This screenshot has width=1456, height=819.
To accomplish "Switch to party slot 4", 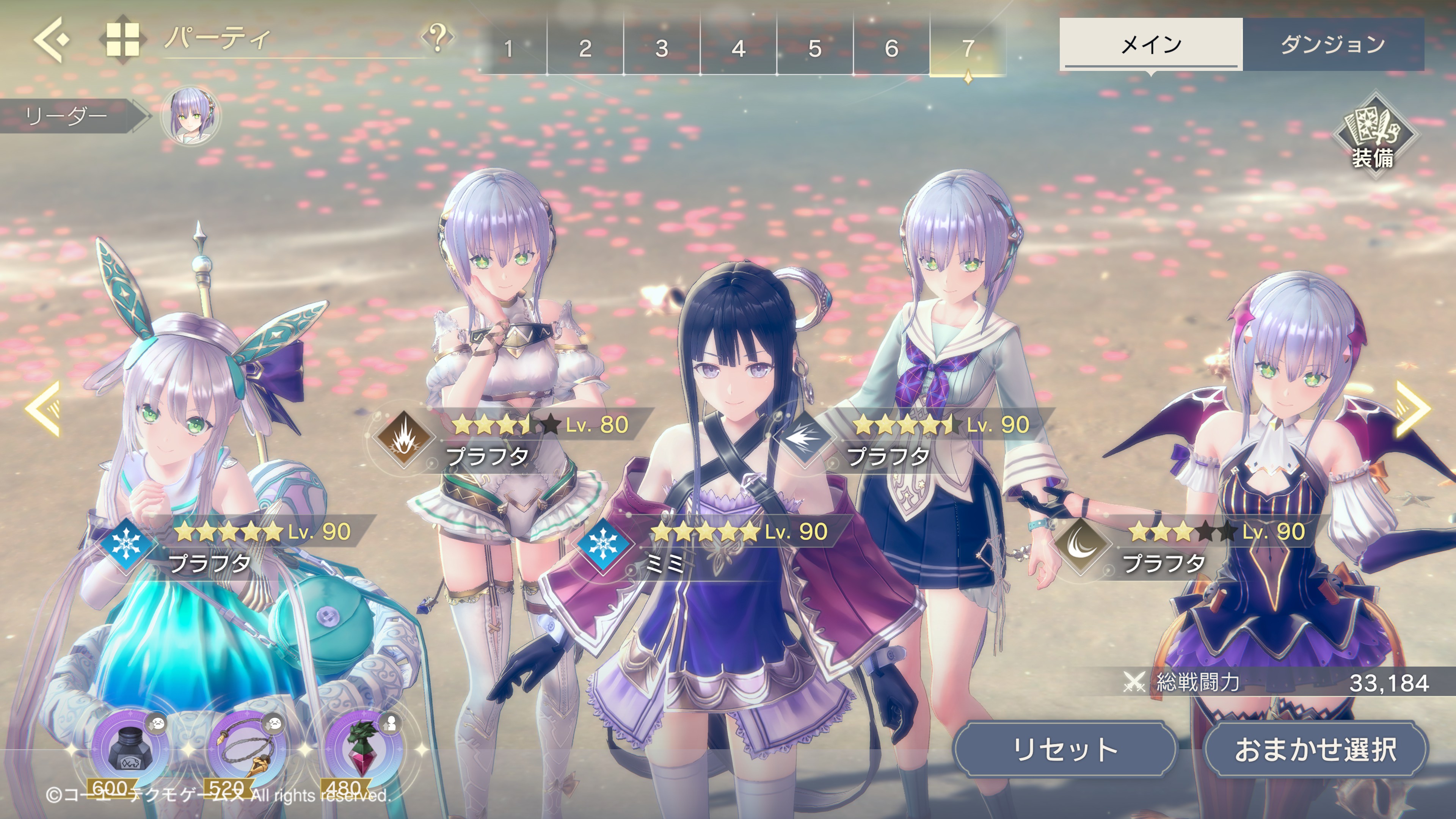I will 739,48.
